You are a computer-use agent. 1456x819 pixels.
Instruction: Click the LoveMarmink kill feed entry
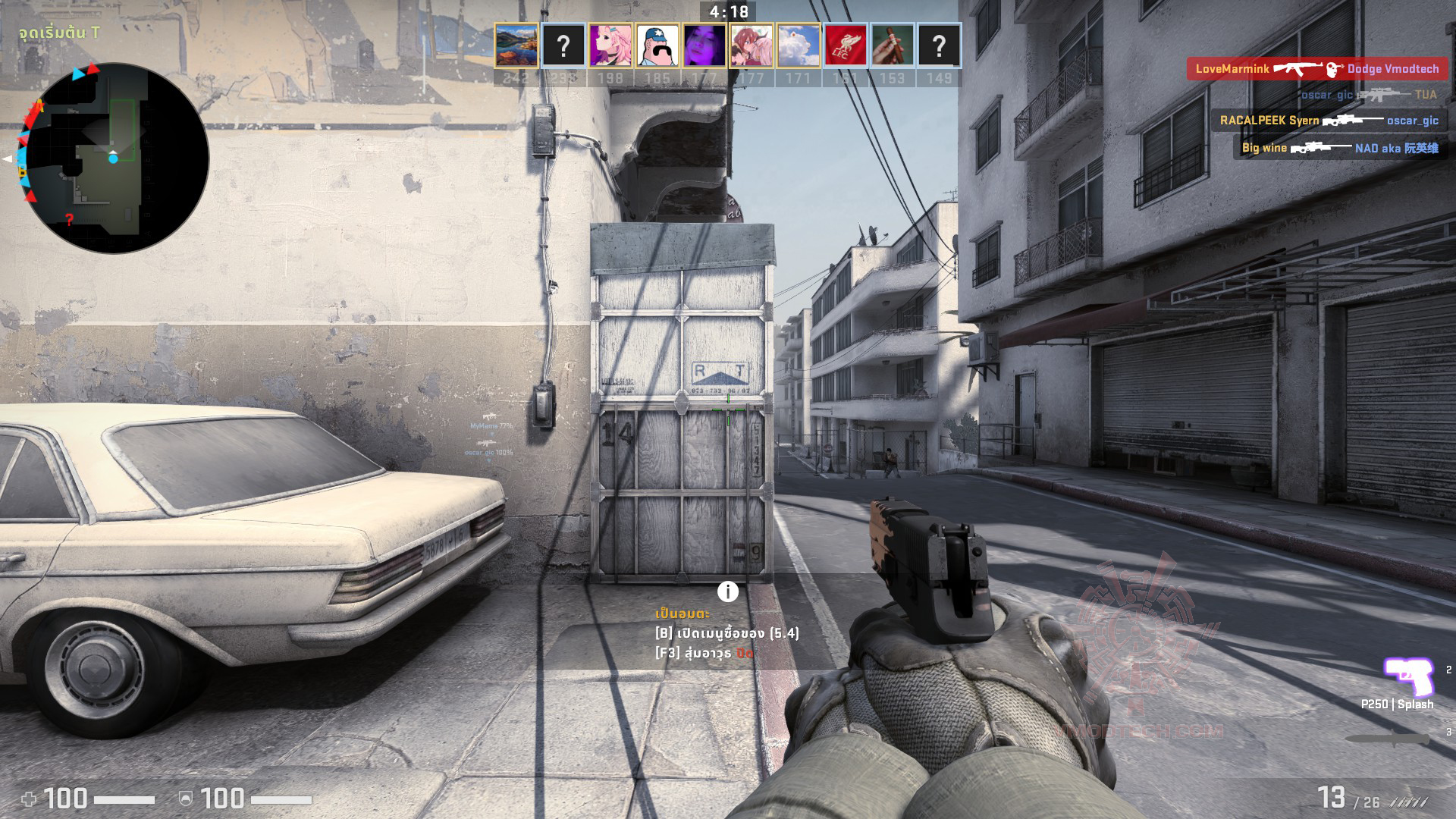coord(1316,69)
